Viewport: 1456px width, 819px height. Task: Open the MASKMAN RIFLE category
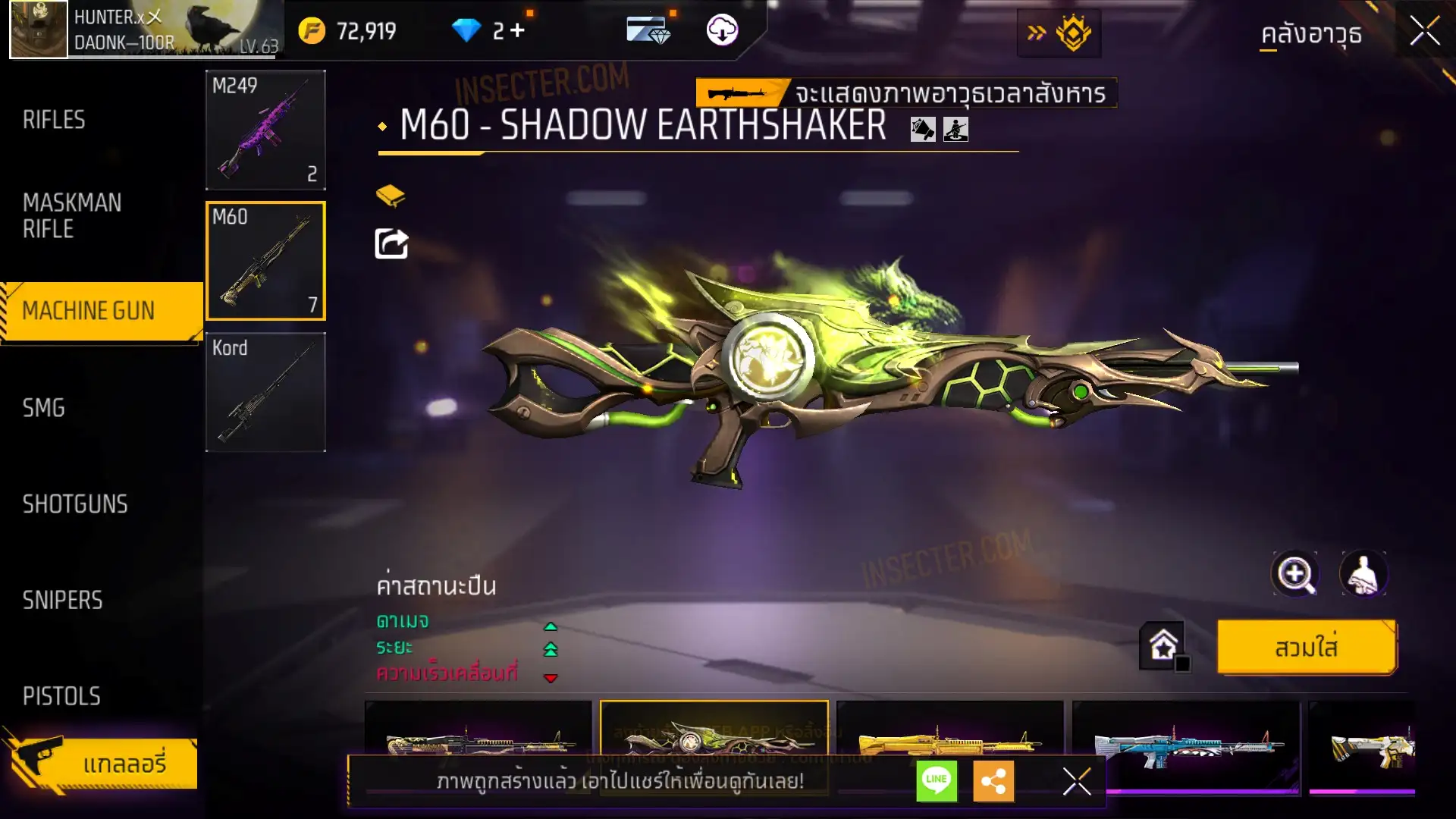(x=72, y=216)
